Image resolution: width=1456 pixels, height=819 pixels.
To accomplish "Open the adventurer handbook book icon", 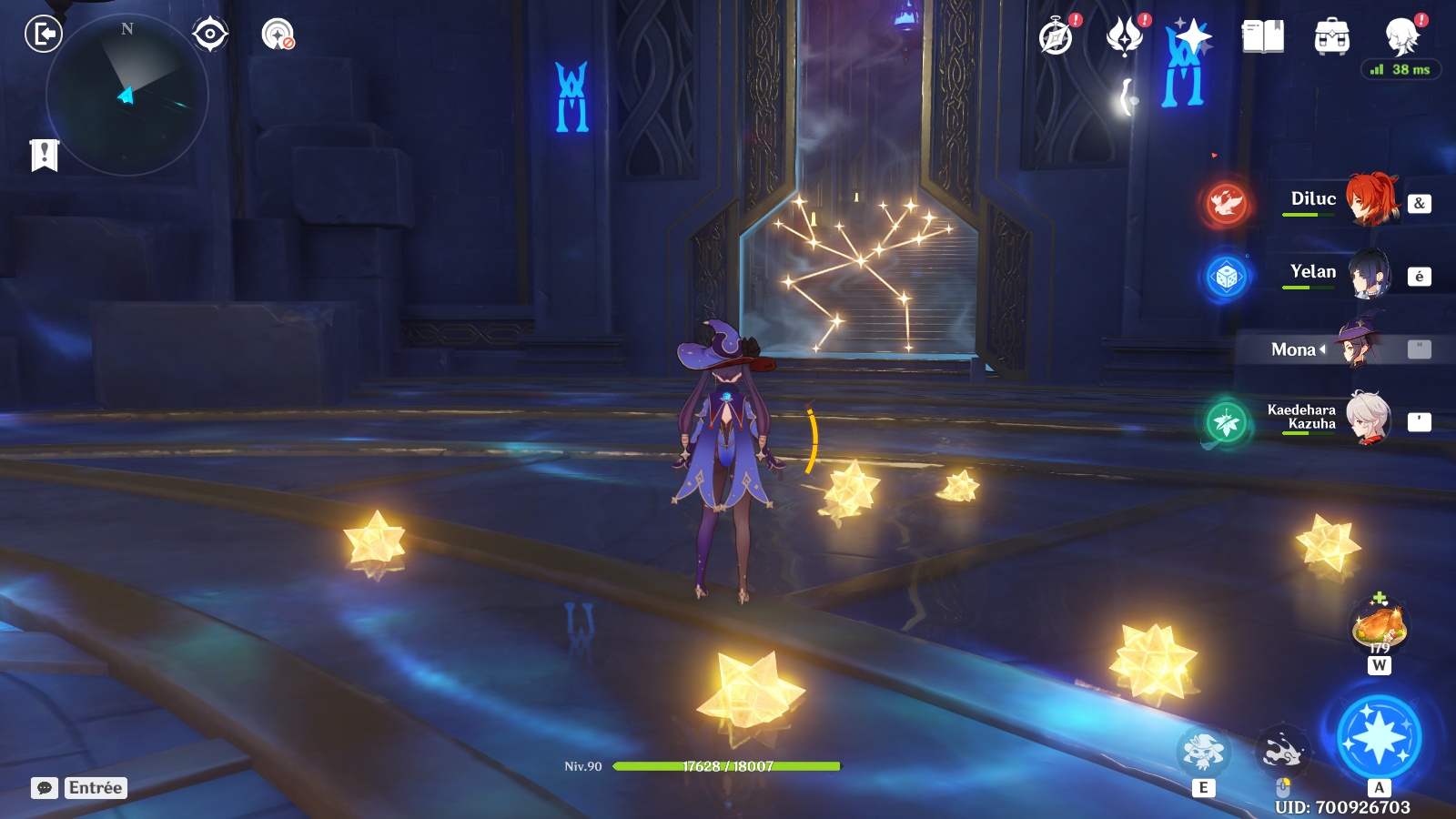I will [1262, 36].
